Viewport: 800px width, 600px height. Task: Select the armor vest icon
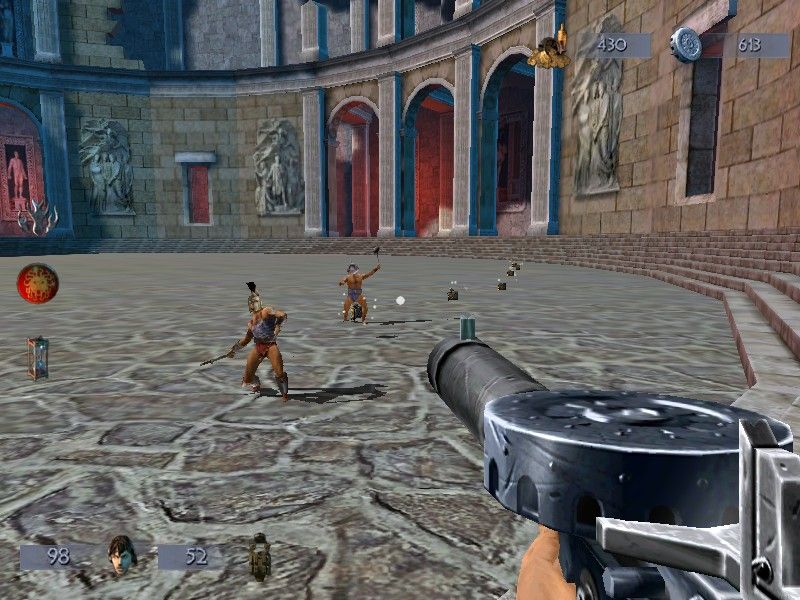[261, 556]
